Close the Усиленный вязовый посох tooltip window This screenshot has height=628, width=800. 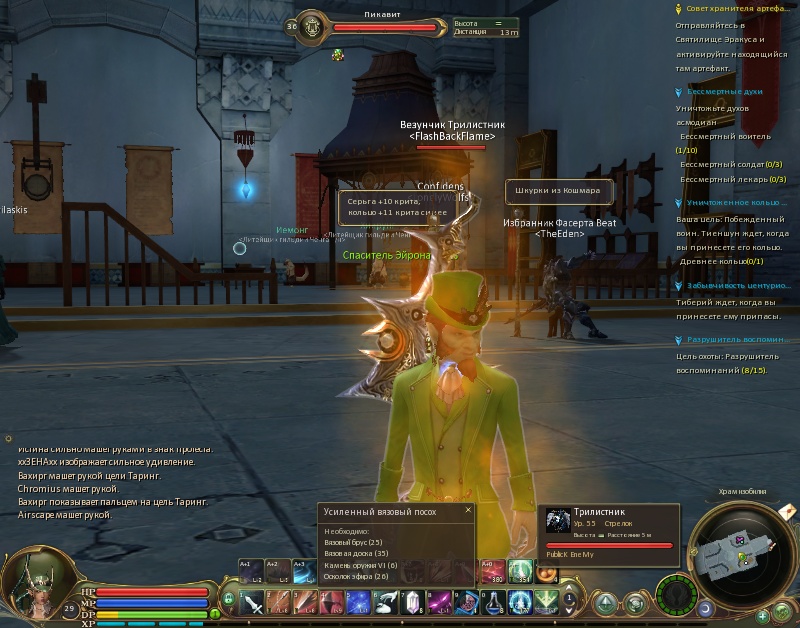tap(467, 510)
